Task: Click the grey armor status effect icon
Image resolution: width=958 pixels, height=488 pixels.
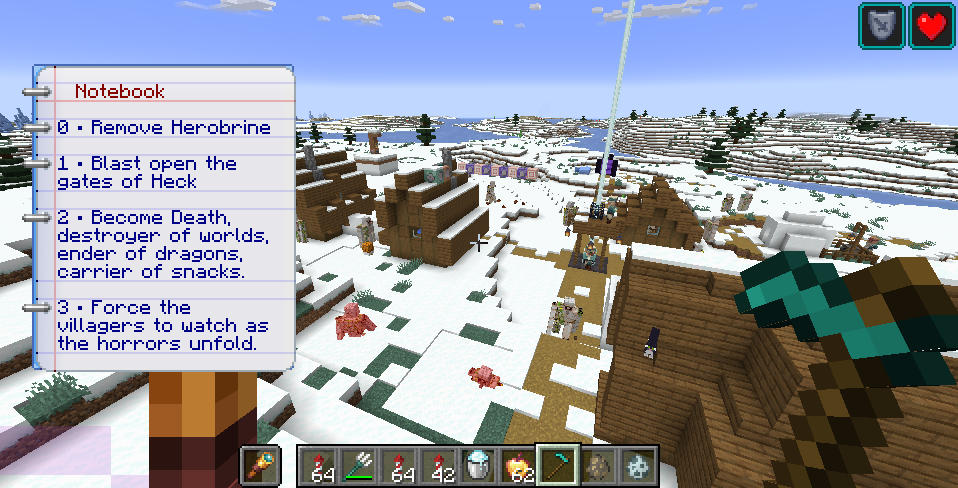Action: click(881, 25)
